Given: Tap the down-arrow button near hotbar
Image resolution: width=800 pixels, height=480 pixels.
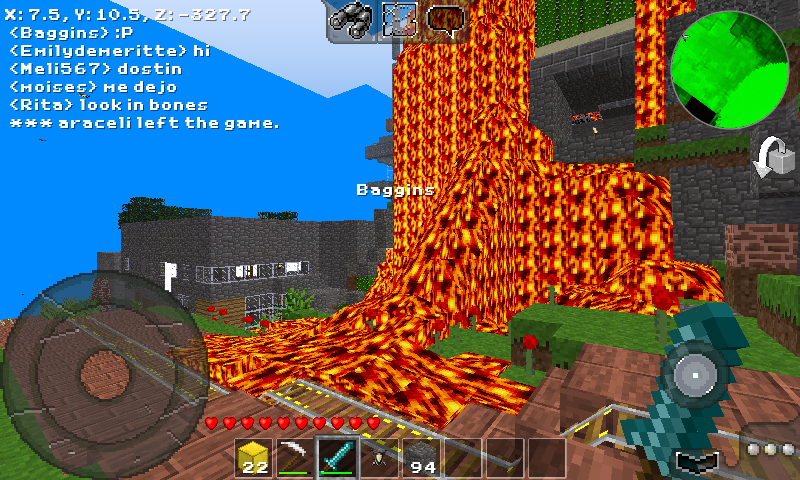Looking at the screenshot, I should [x=697, y=462].
